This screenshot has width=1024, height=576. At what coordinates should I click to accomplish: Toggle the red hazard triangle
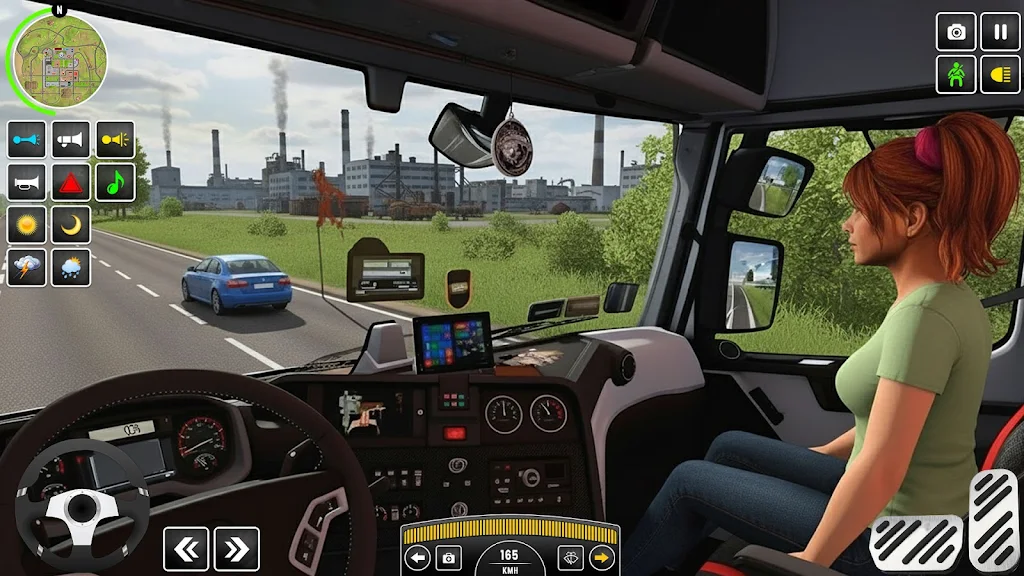71,182
